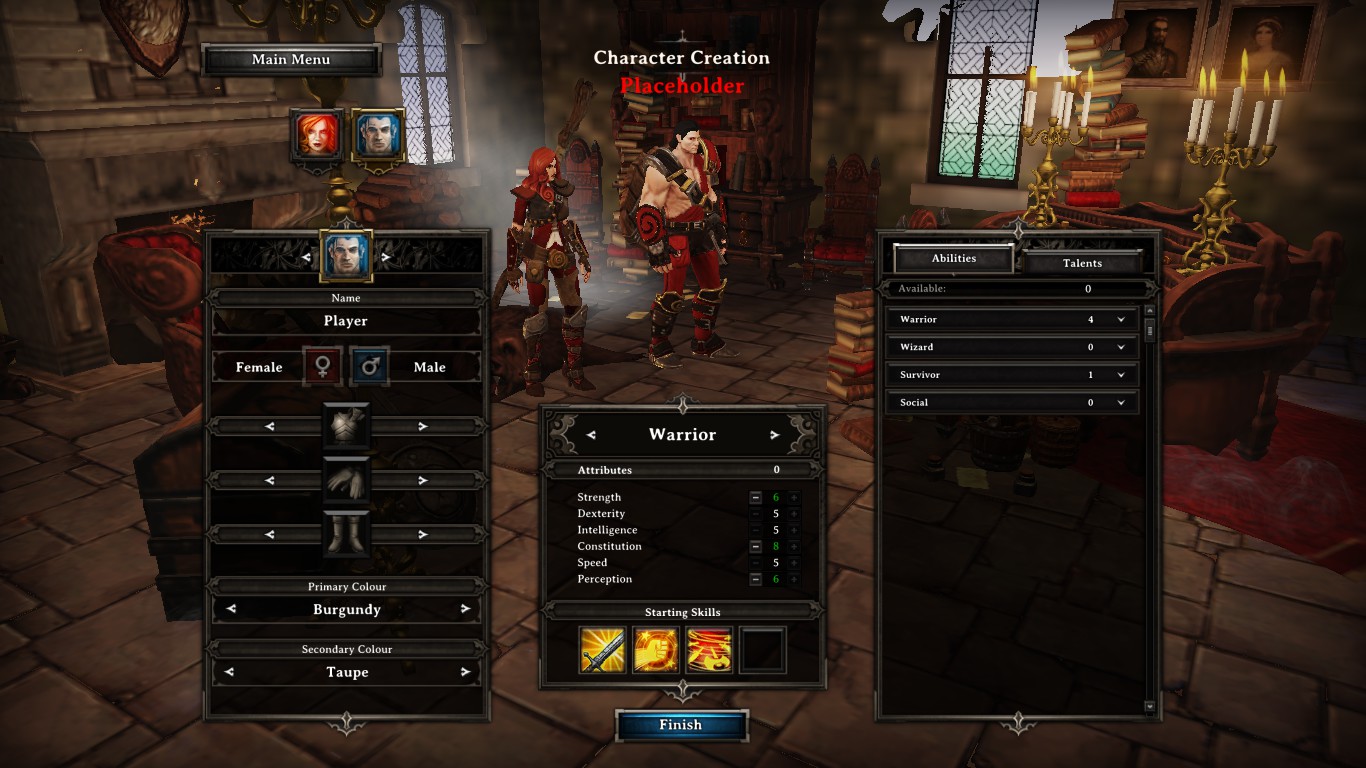Image resolution: width=1366 pixels, height=768 pixels.
Task: Switch to the Talents tab
Action: tap(1083, 262)
